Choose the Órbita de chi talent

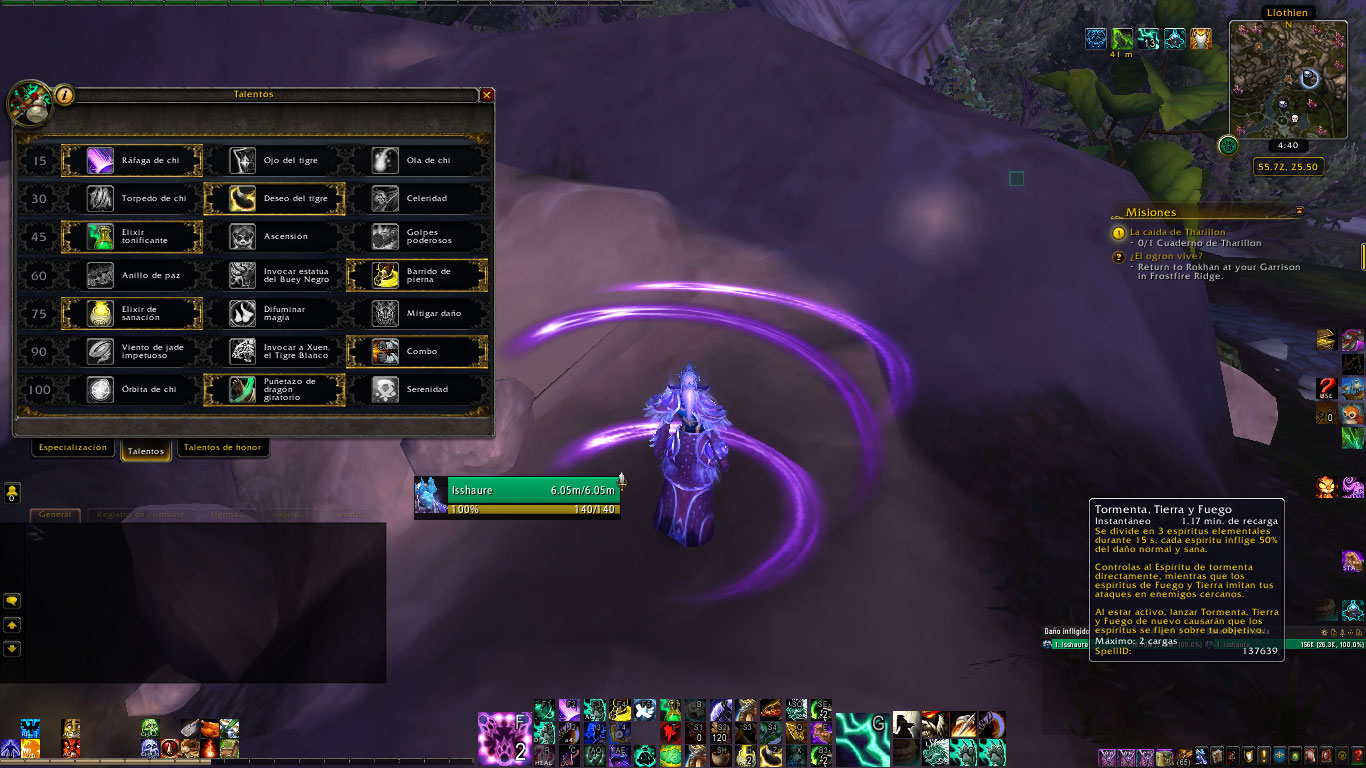click(132, 389)
